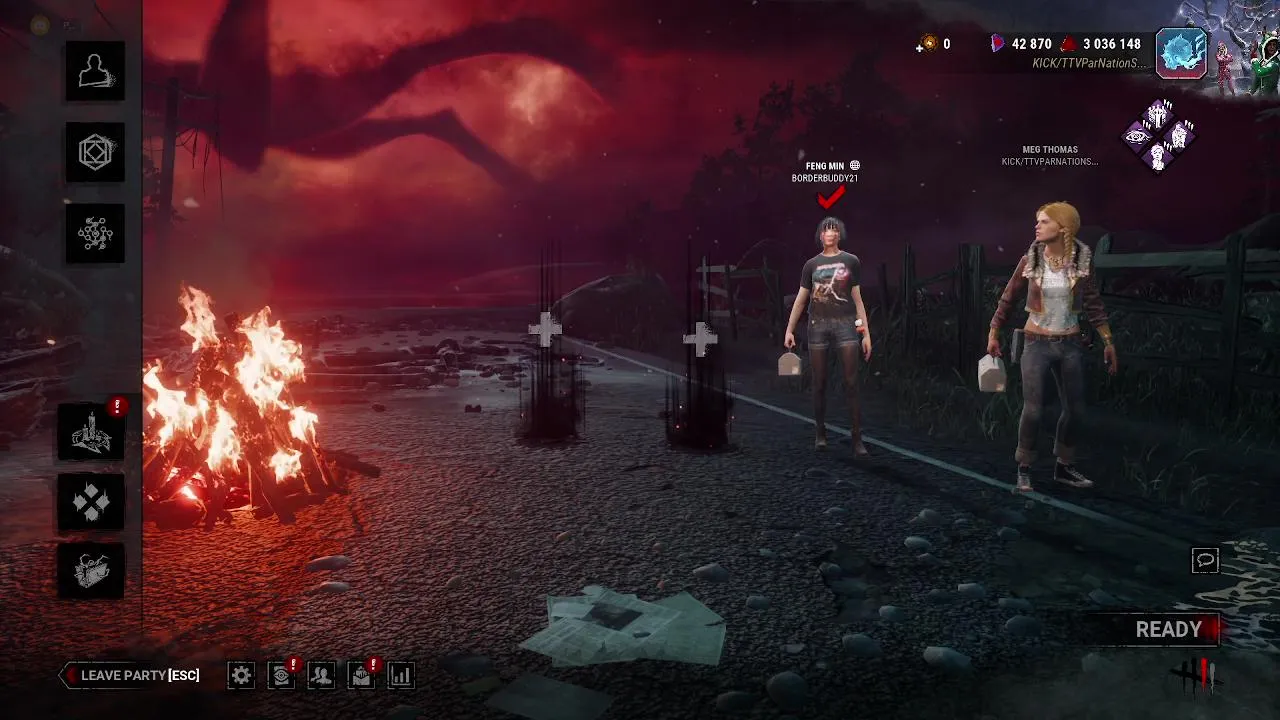The image size is (1280, 720).
Task: Open the chat bubble icon
Action: 1205,561
